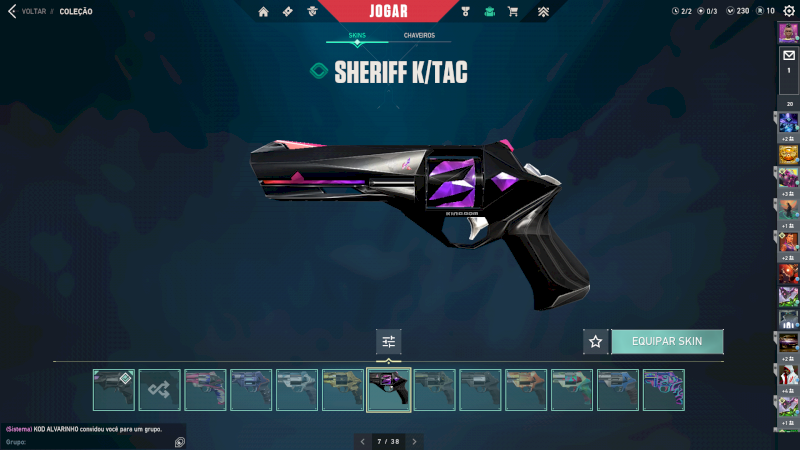Switch to the Chaveiros tab
Screen dimensions: 800x450
419,35
